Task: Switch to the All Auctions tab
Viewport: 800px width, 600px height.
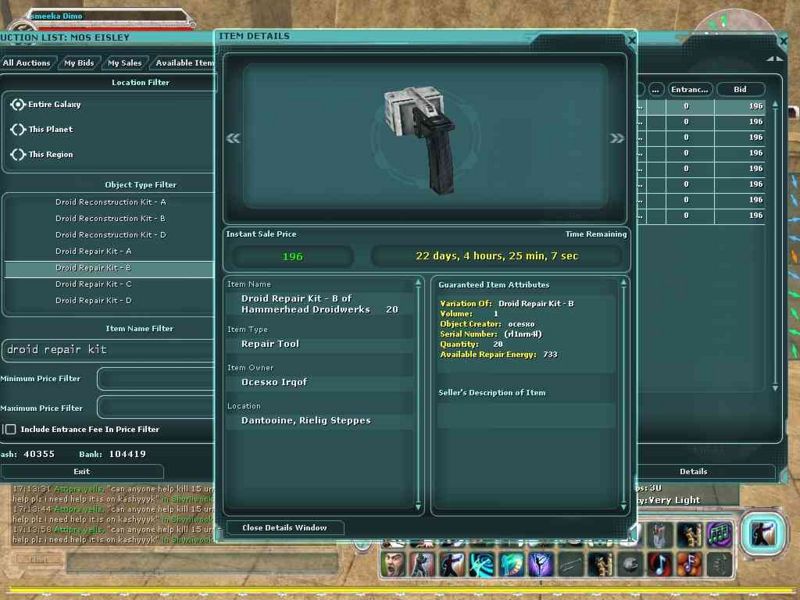Action: pyautogui.click(x=26, y=62)
